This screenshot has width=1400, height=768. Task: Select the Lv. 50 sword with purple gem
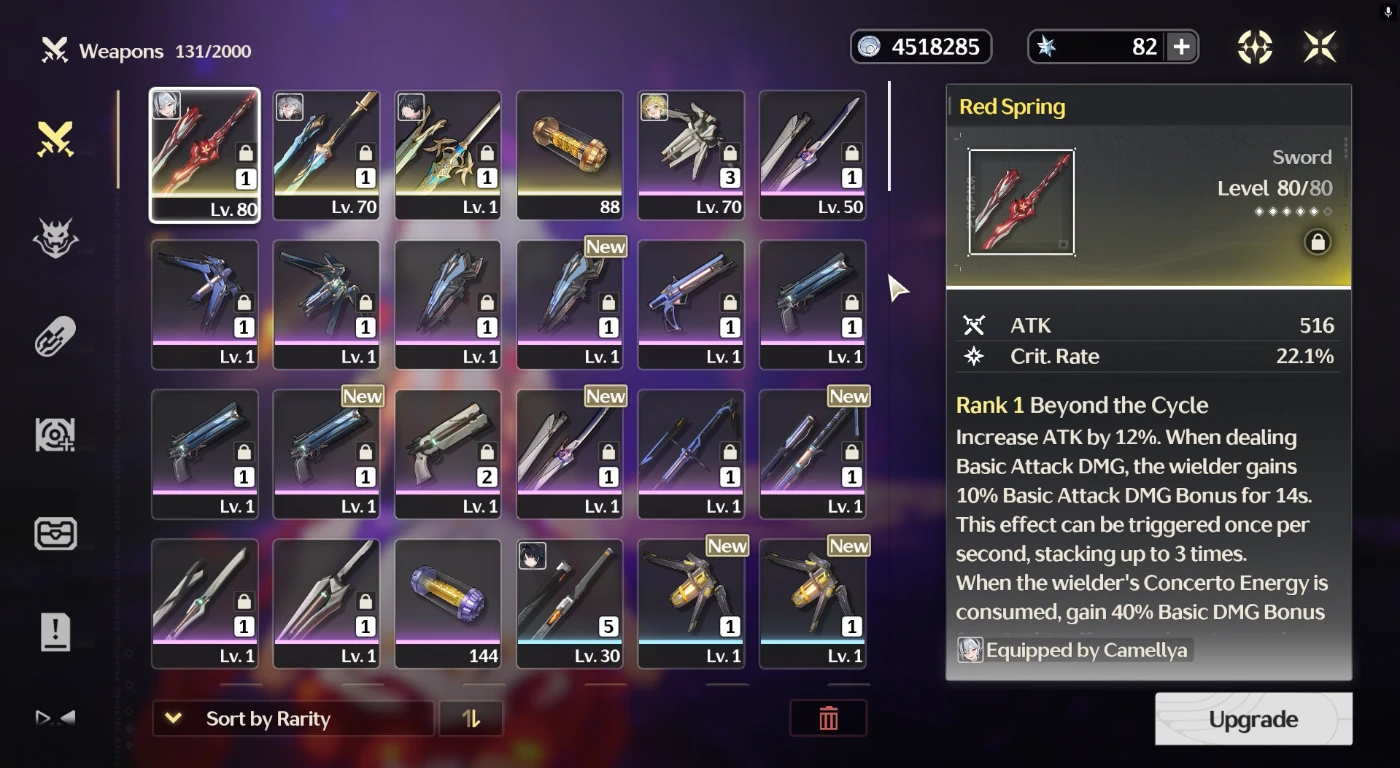[812, 155]
